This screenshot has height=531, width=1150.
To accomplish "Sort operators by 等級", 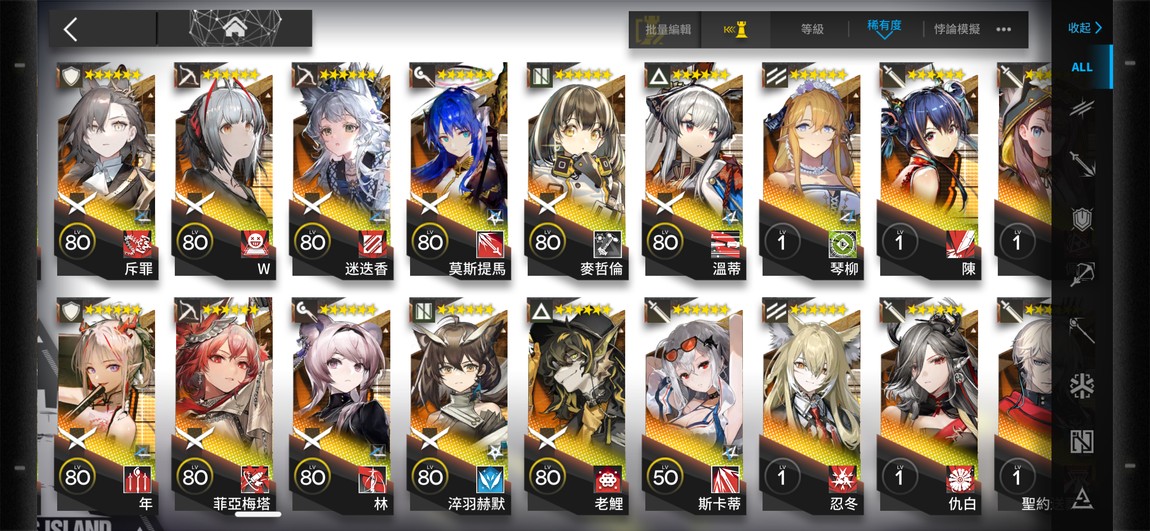I will [812, 30].
